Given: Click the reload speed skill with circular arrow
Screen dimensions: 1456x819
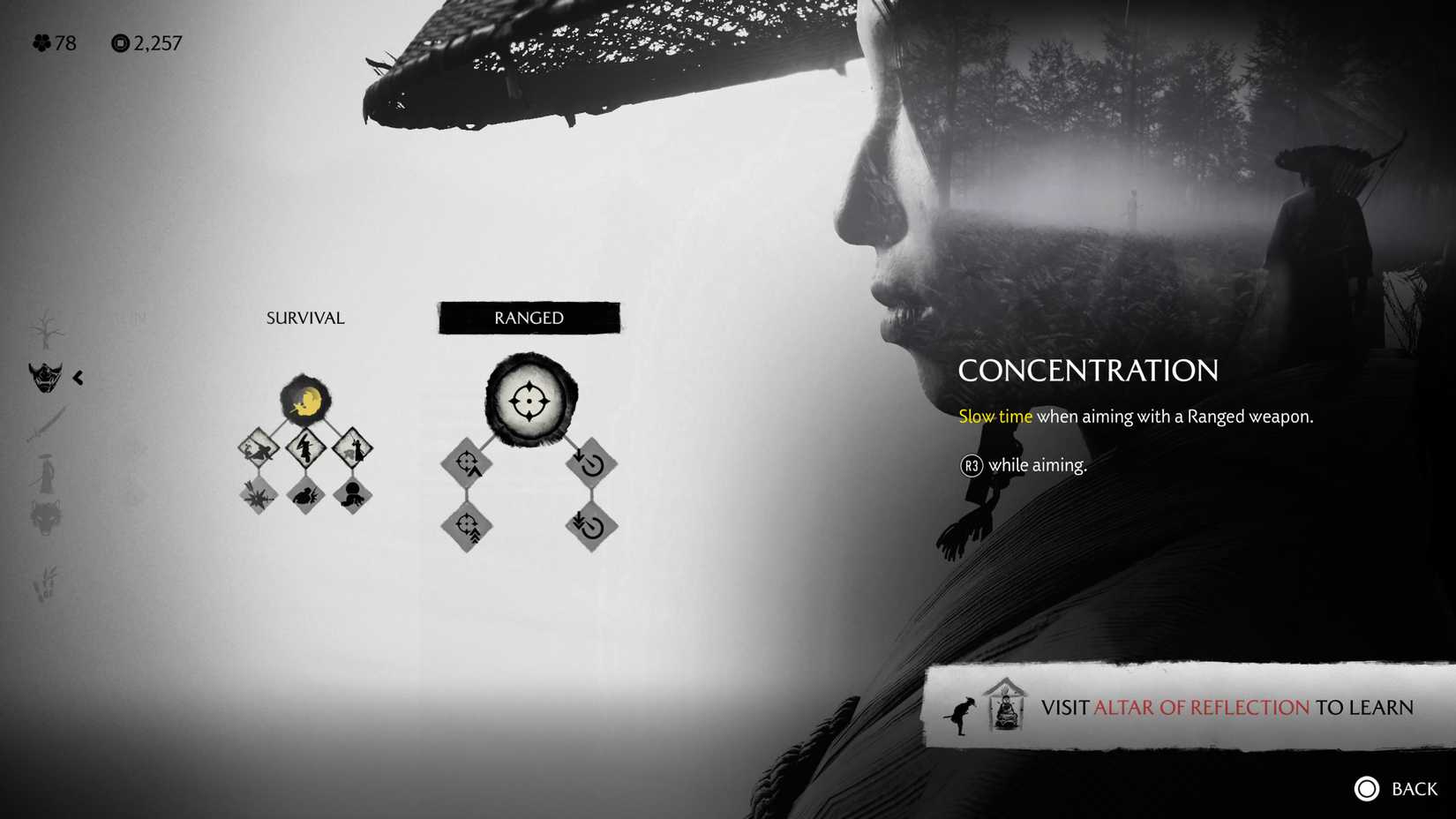Looking at the screenshot, I should [590, 463].
